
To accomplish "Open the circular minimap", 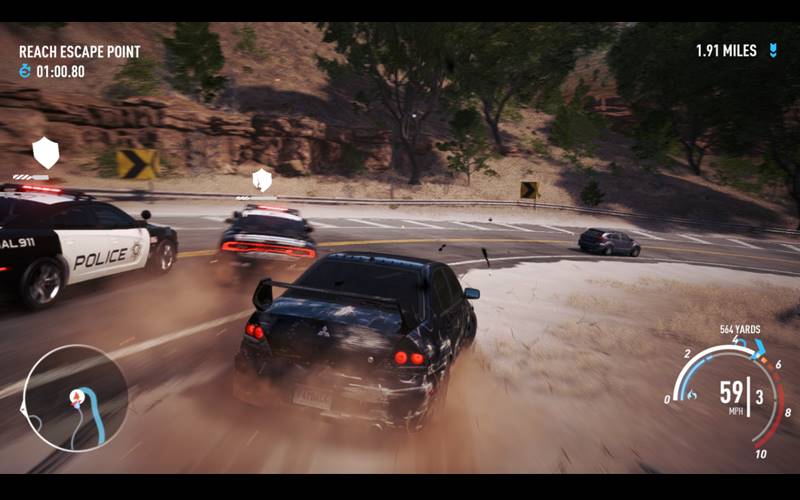I will click(75, 397).
